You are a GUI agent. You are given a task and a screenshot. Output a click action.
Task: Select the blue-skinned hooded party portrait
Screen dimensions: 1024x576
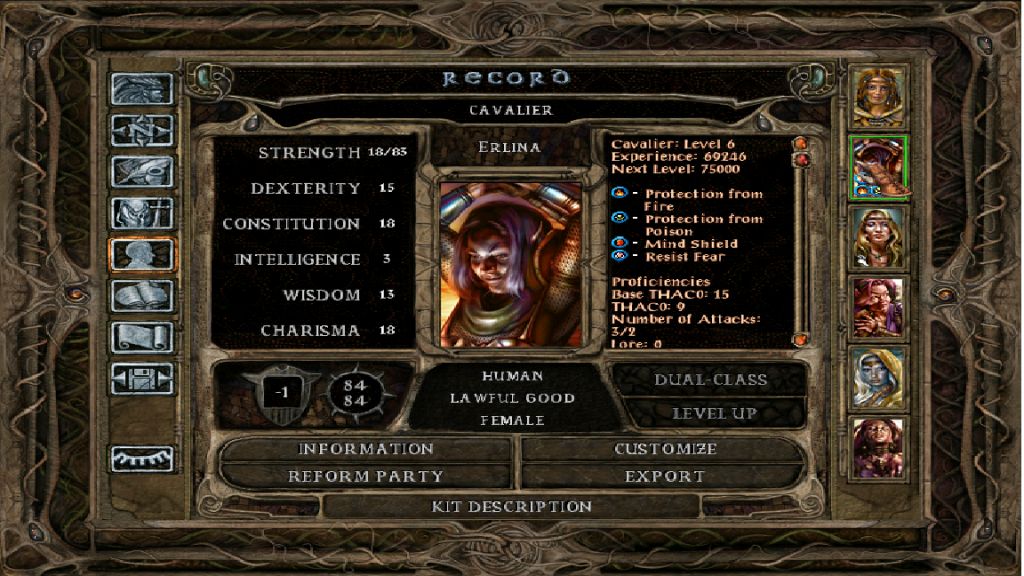(879, 378)
